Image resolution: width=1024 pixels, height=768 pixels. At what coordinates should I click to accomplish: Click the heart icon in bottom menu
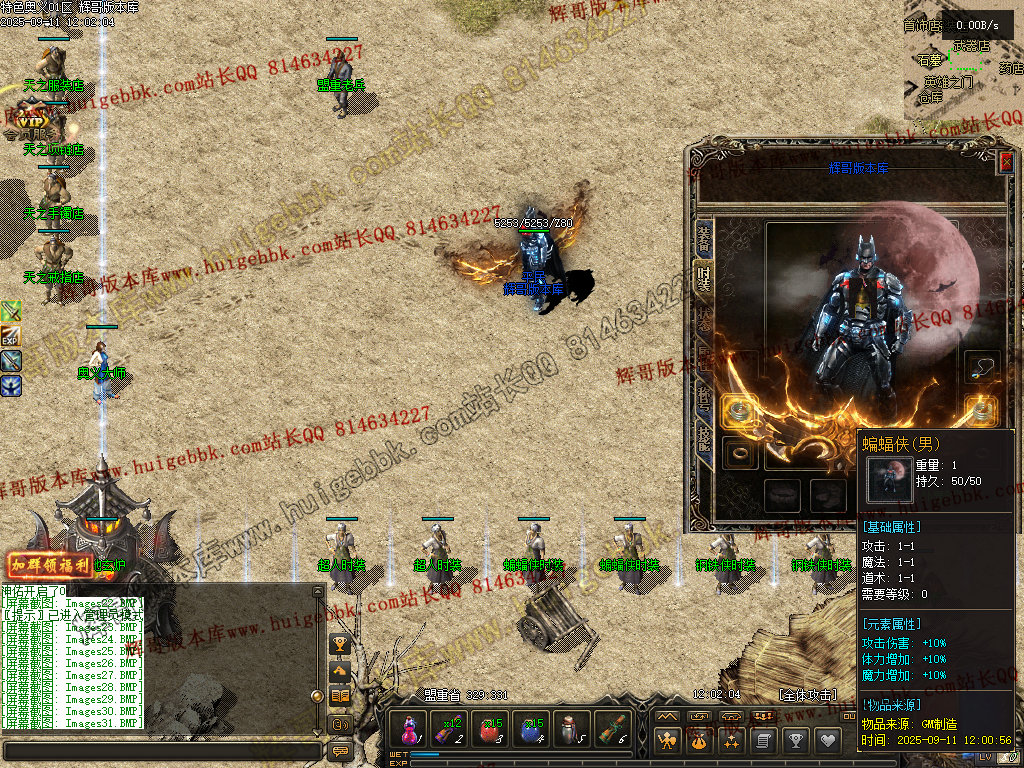coord(827,740)
